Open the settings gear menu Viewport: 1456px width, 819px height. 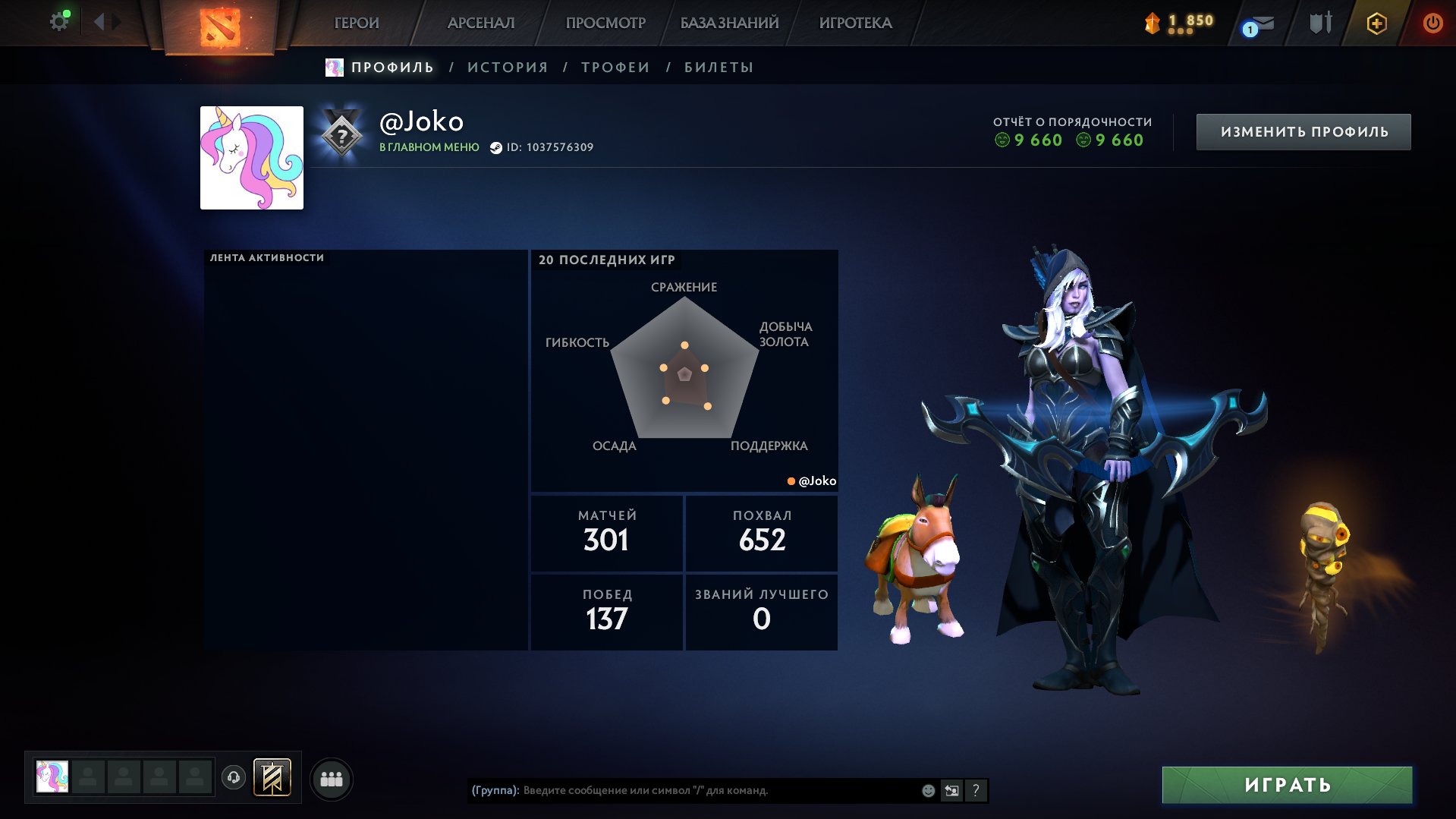(58, 20)
